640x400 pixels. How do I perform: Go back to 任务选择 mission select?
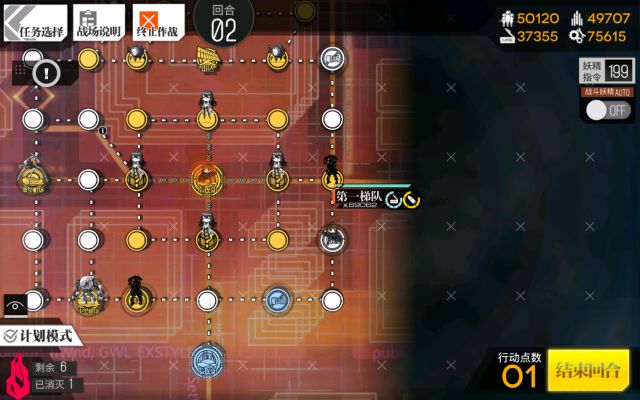[x=33, y=22]
